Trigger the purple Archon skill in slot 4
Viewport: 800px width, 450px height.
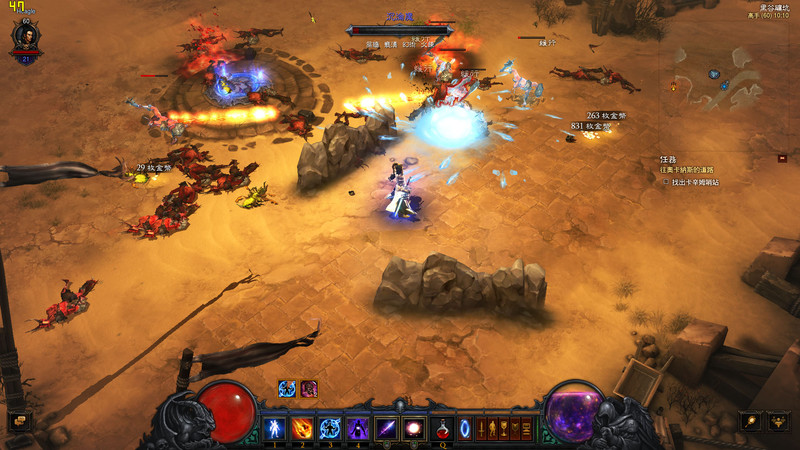pyautogui.click(x=357, y=429)
